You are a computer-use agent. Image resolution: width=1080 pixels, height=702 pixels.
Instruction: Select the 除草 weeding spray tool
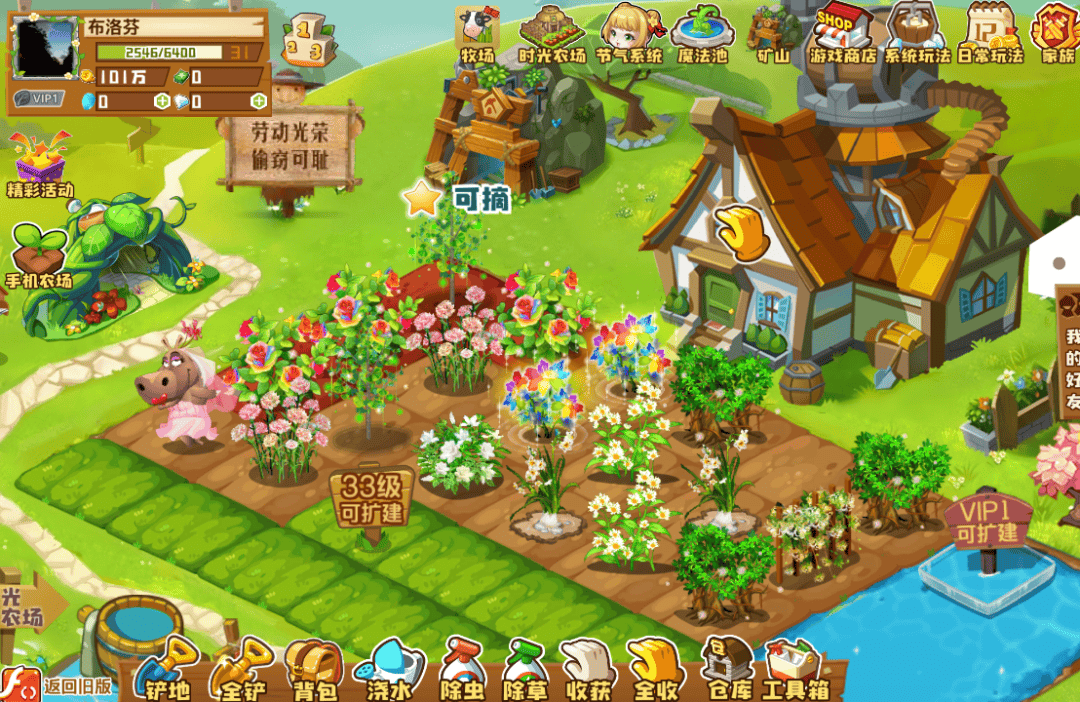(x=525, y=667)
